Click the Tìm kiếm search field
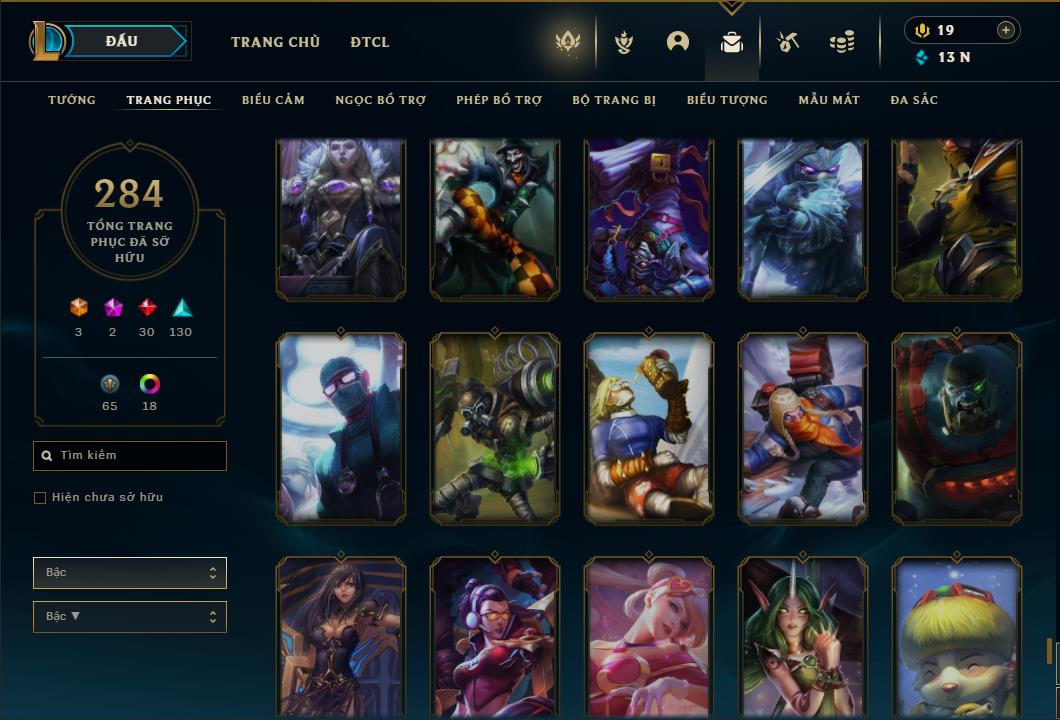1060x720 pixels. 130,456
